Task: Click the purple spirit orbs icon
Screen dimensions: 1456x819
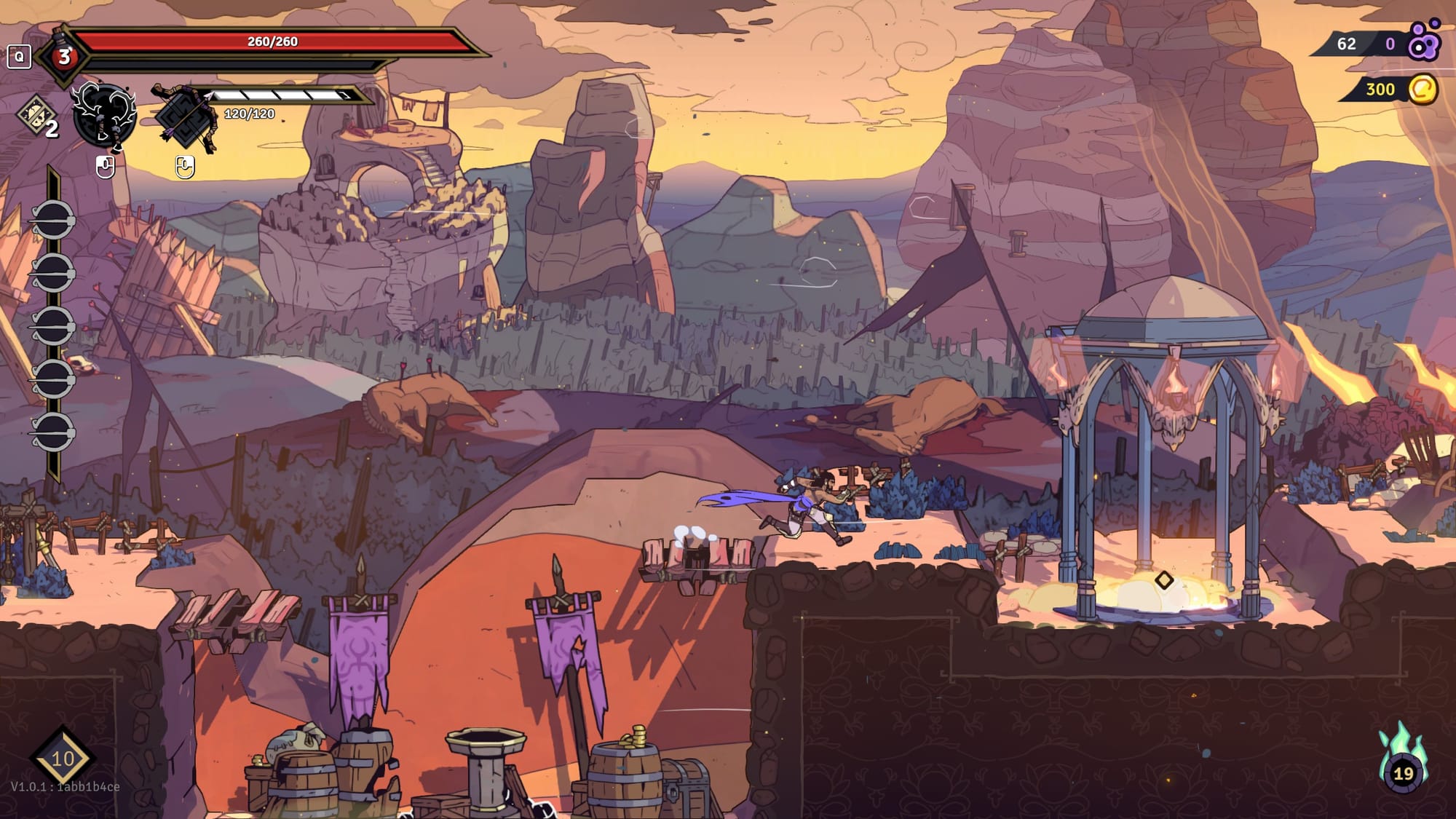Action: (x=1424, y=41)
